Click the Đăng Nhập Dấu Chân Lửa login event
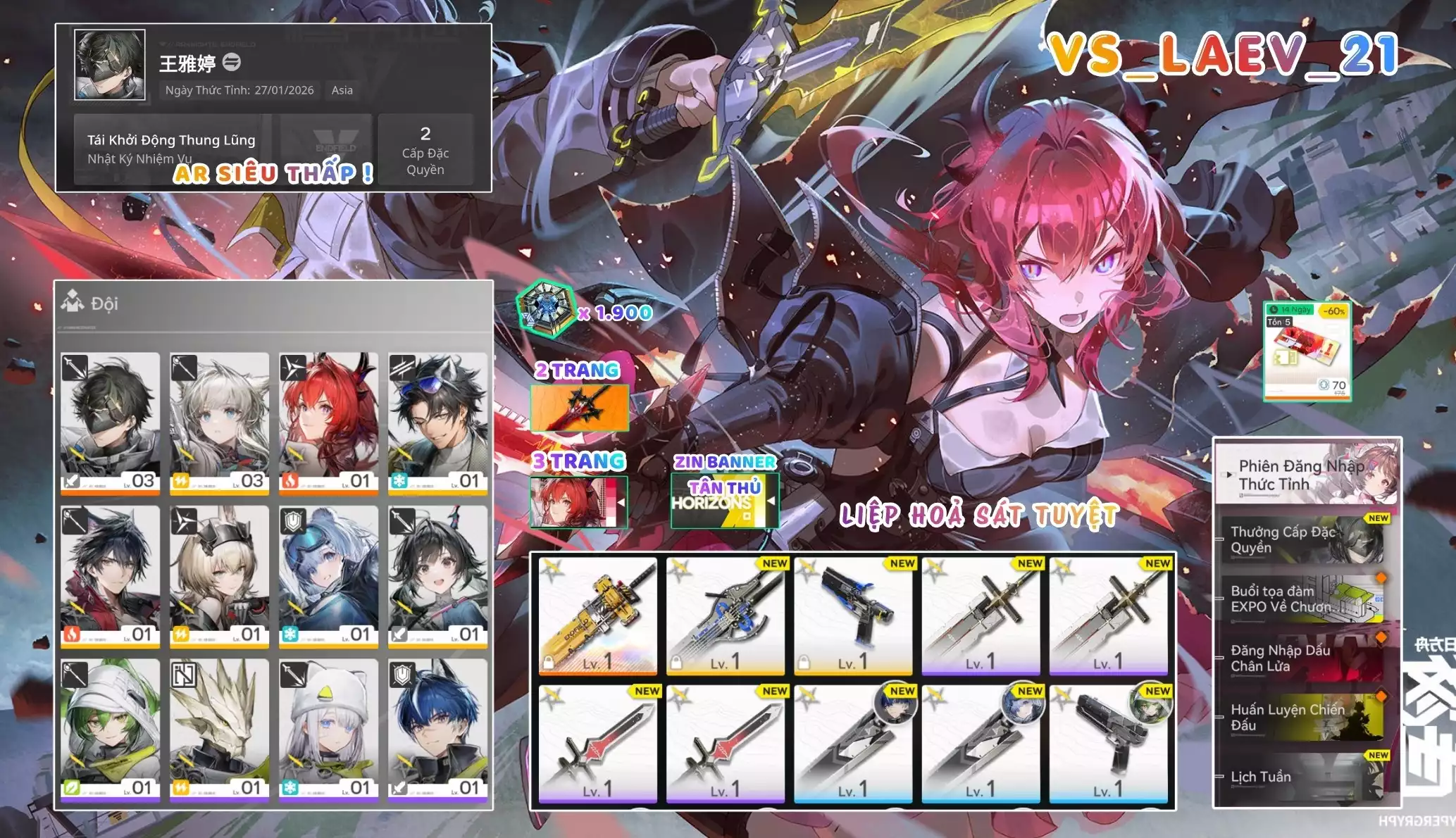1456x838 pixels. point(1282,659)
